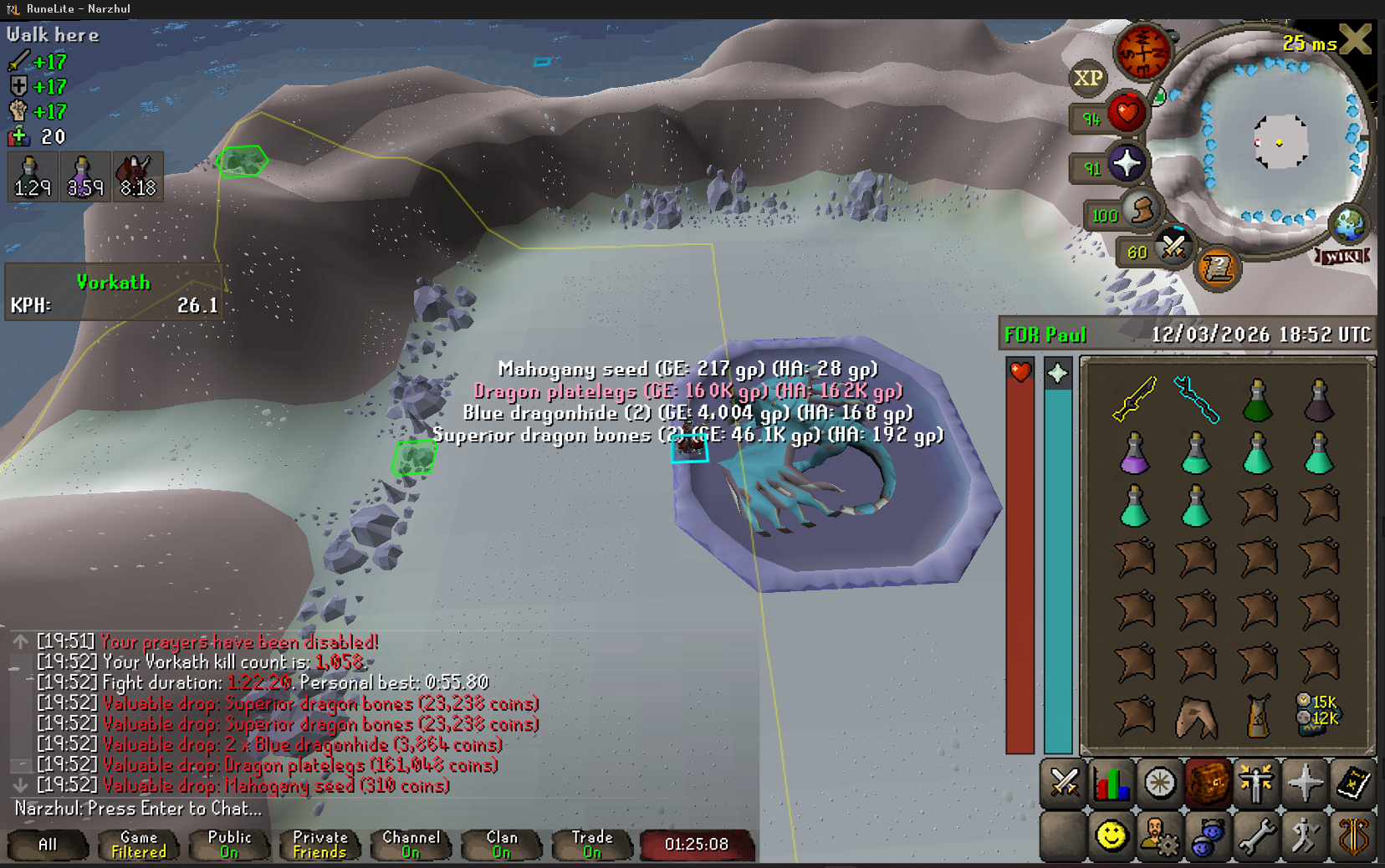Switch chat to the Clan tab

pyautogui.click(x=502, y=844)
